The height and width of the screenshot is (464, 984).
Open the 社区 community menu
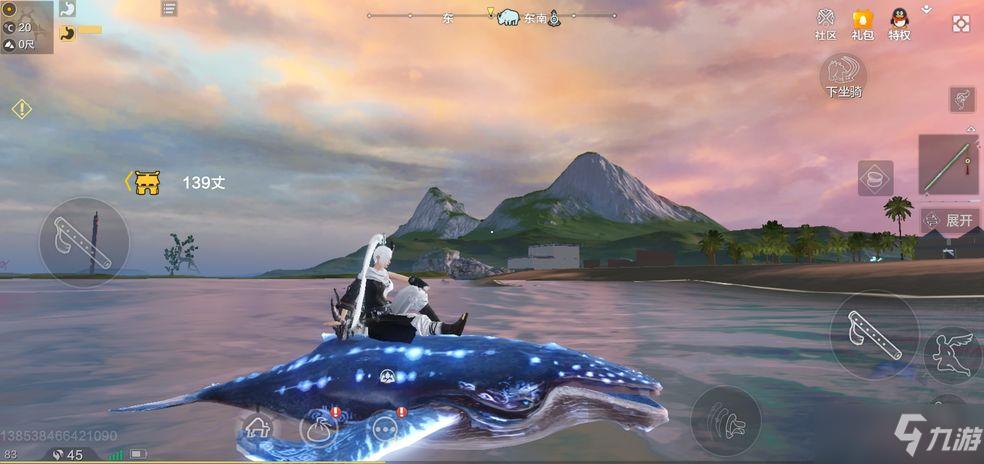coord(825,23)
